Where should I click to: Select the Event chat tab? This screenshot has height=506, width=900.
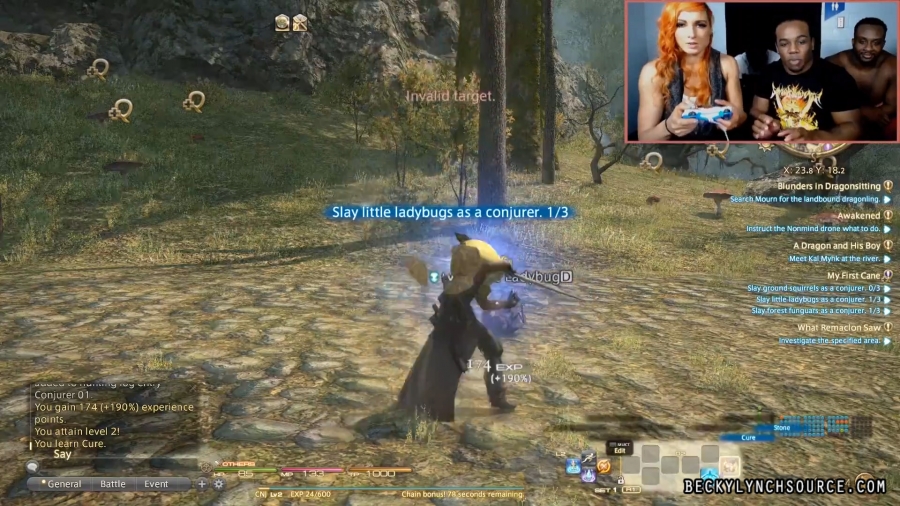click(156, 484)
